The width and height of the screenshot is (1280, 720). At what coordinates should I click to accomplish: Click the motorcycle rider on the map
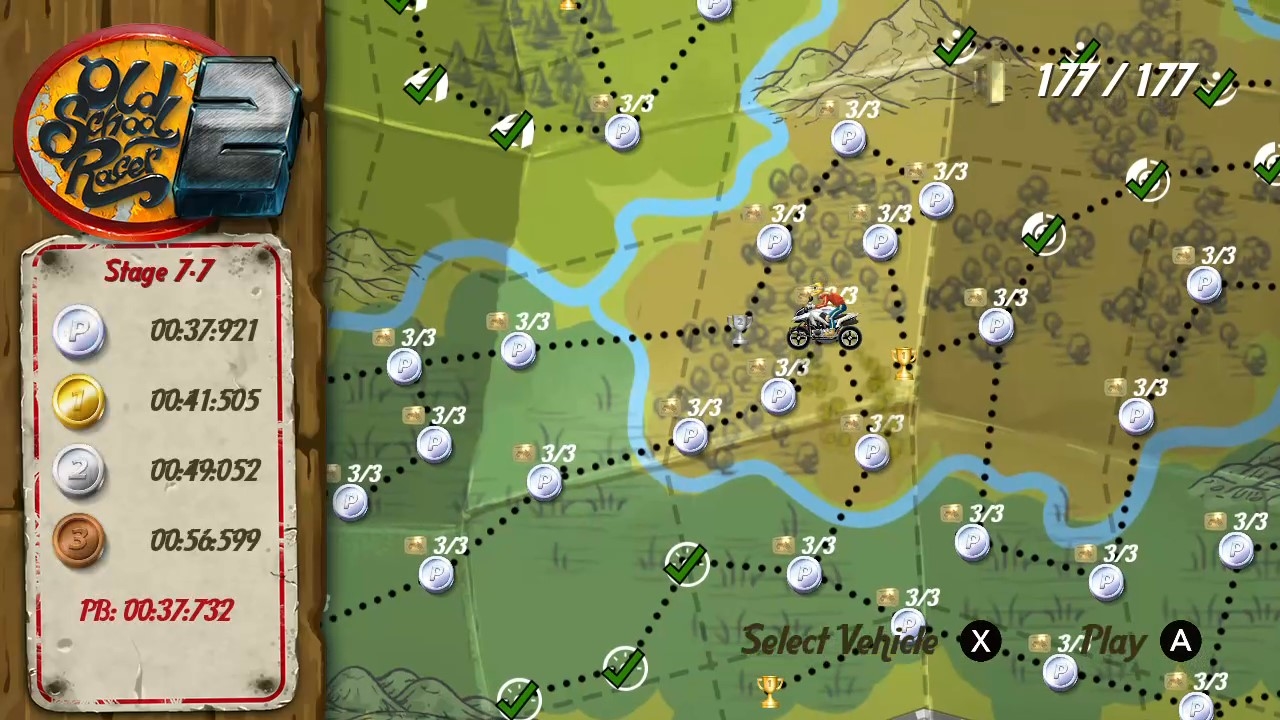click(822, 315)
